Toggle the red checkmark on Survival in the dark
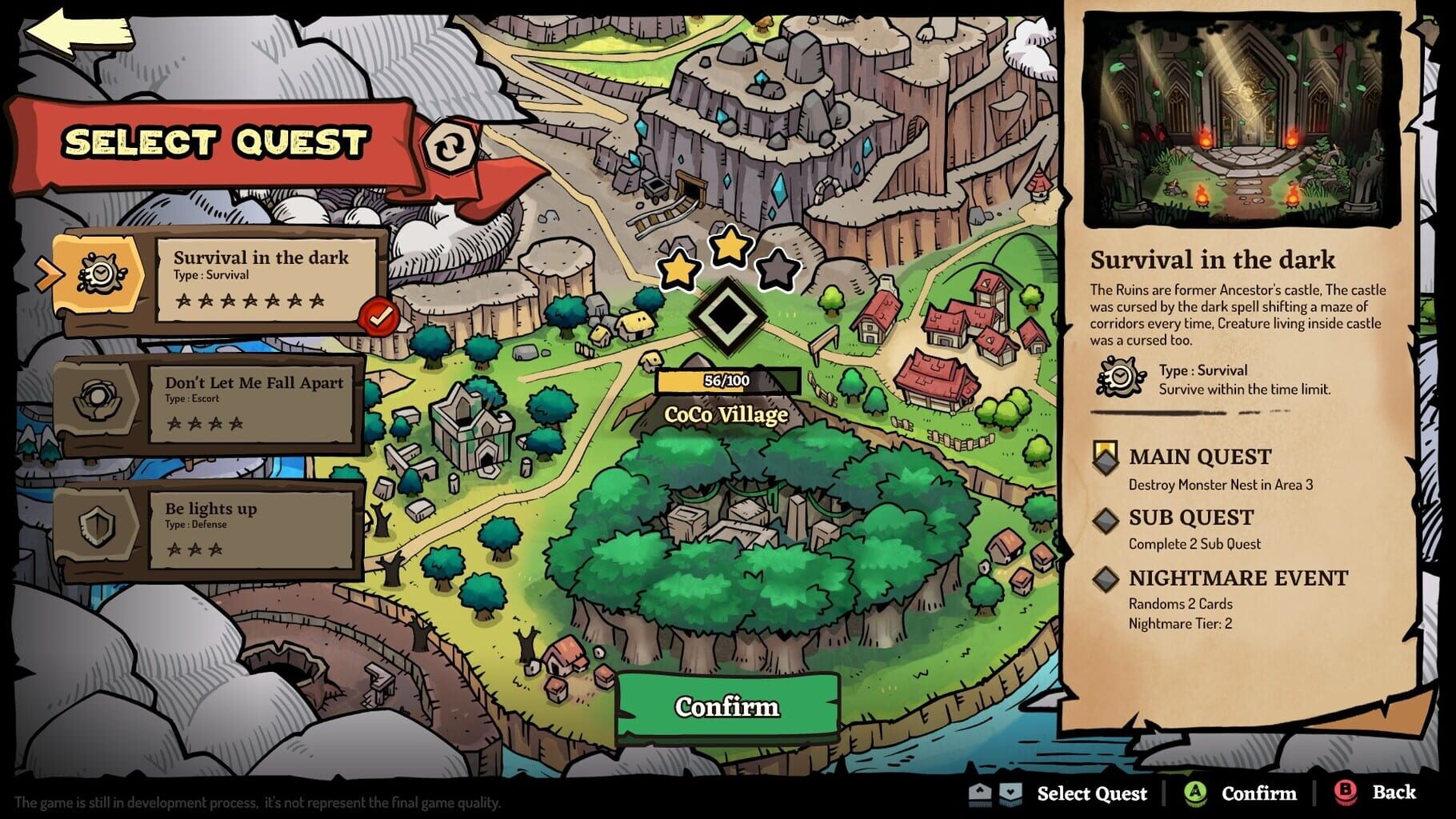The image size is (1456, 819). (x=378, y=315)
